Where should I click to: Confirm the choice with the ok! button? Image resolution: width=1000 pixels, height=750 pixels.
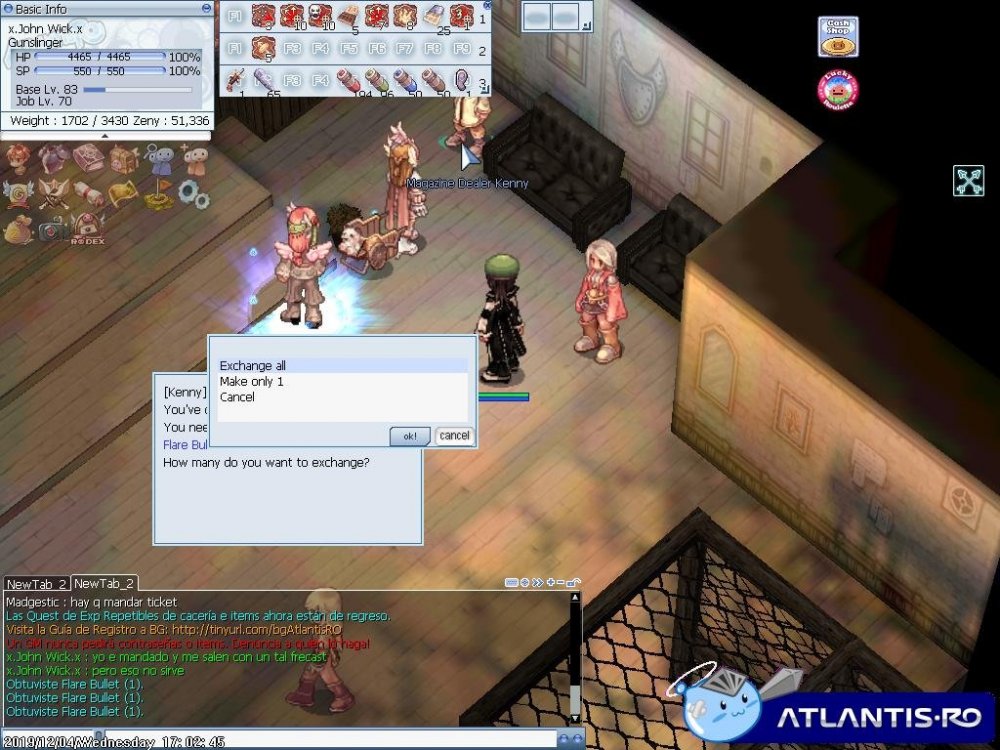point(410,436)
